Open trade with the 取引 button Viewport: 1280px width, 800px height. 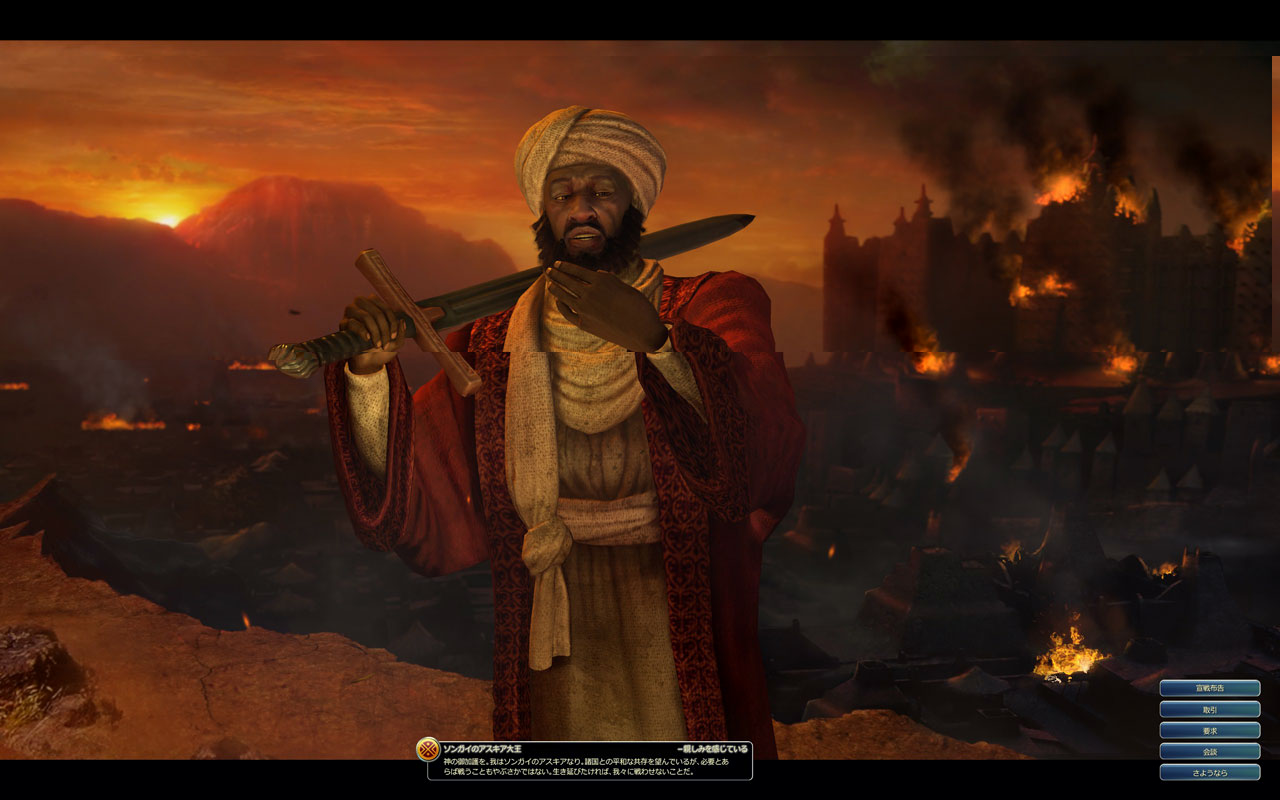[1209, 709]
